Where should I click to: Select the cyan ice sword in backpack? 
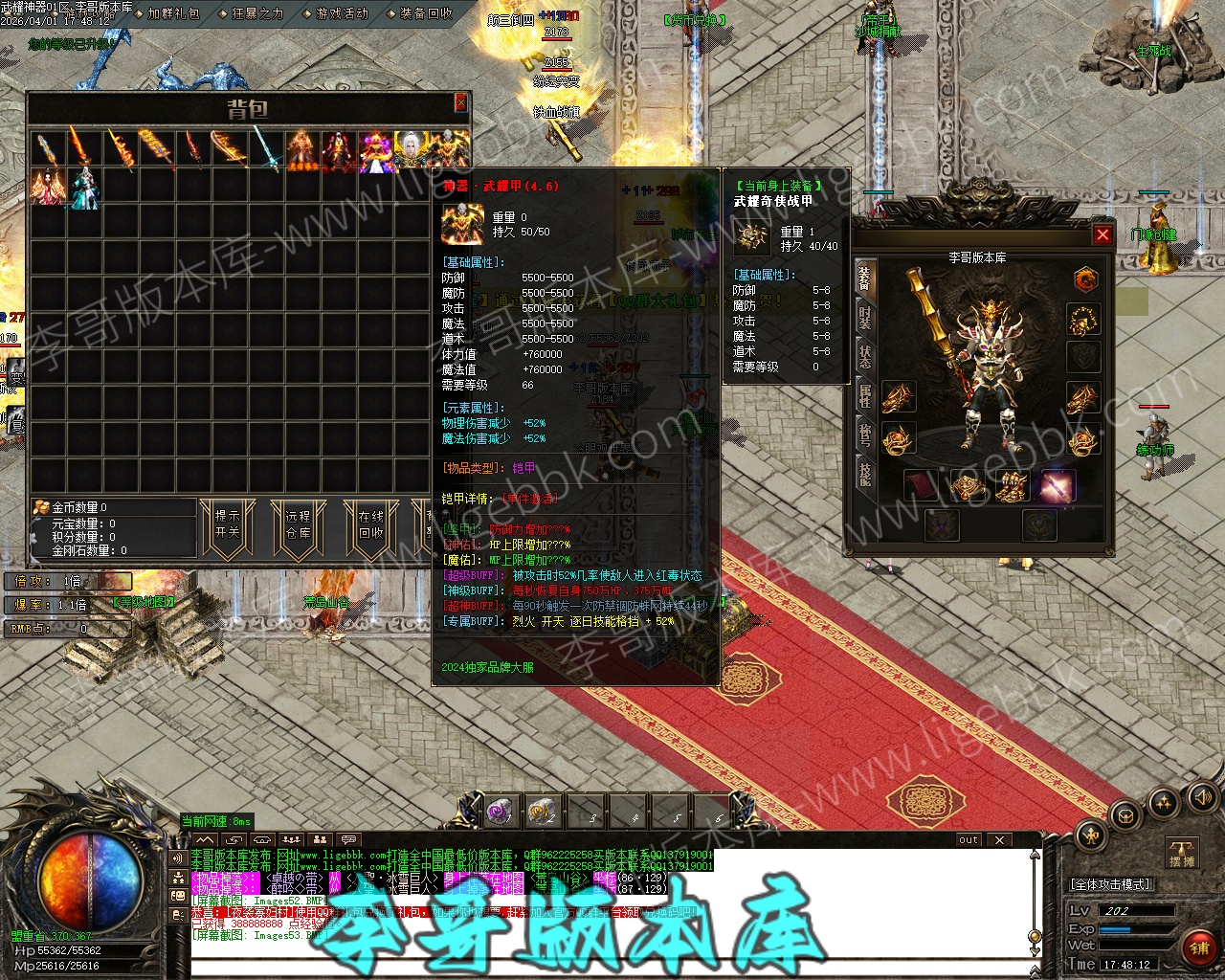point(265,151)
